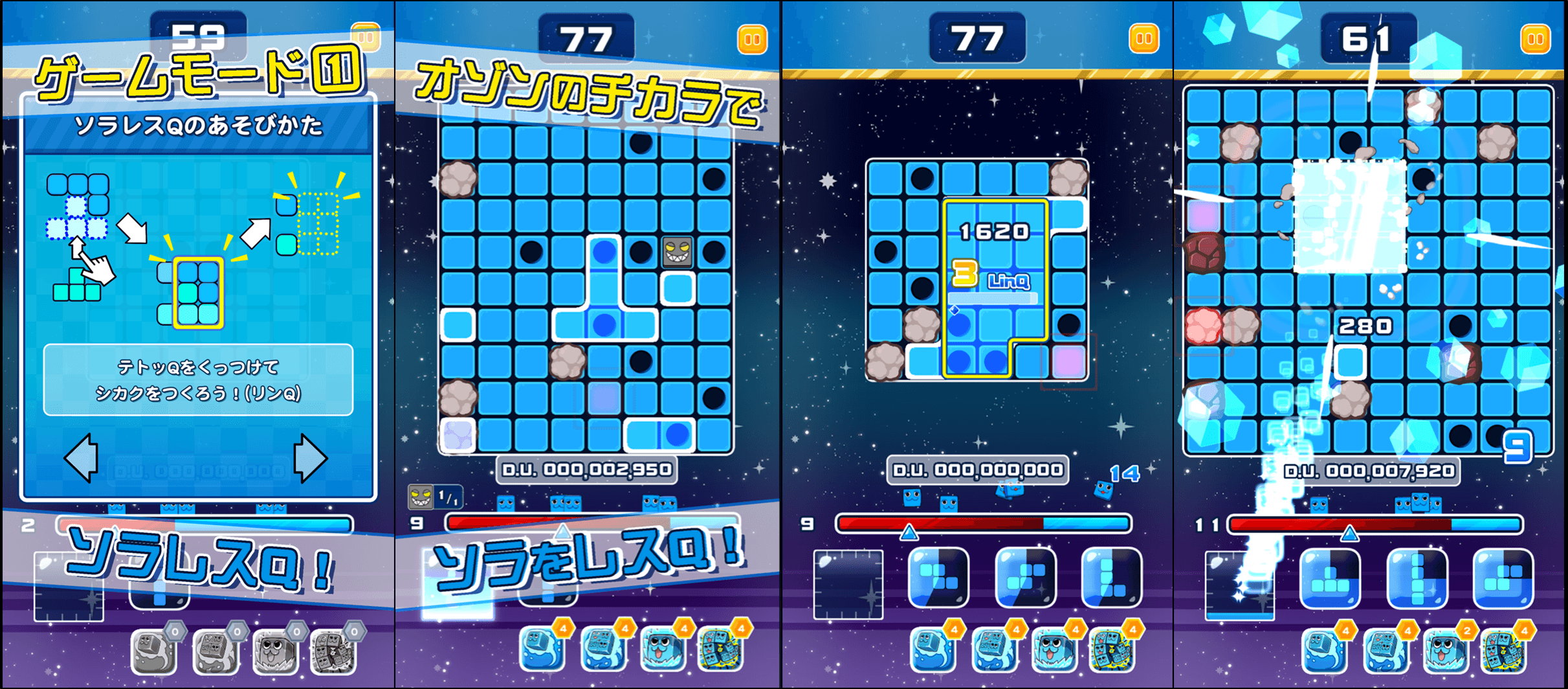Tap the greyed-out four-cube block item
Screen dimensions: 1568x689
point(215,651)
